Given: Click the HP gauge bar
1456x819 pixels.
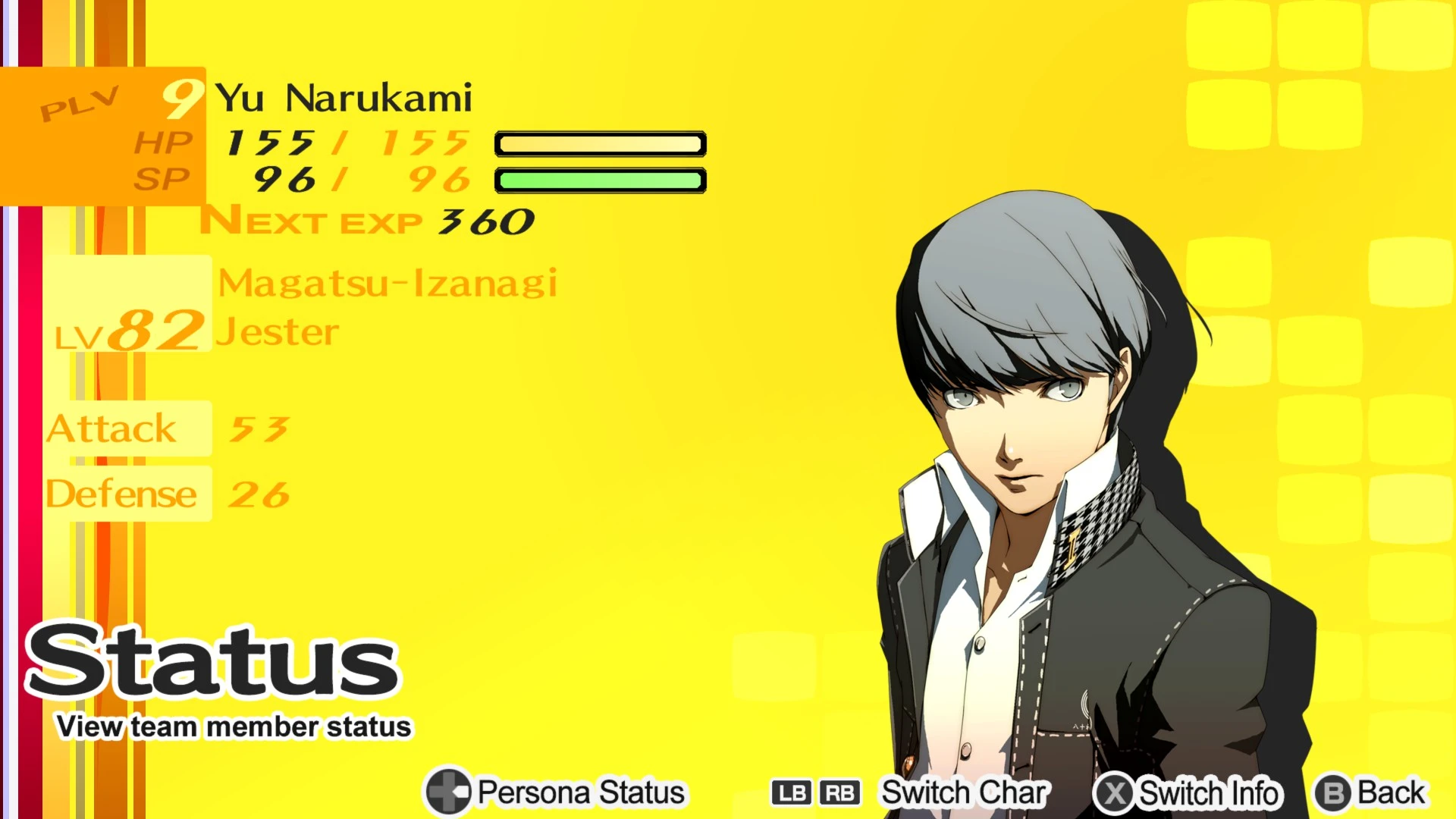Looking at the screenshot, I should pos(600,144).
